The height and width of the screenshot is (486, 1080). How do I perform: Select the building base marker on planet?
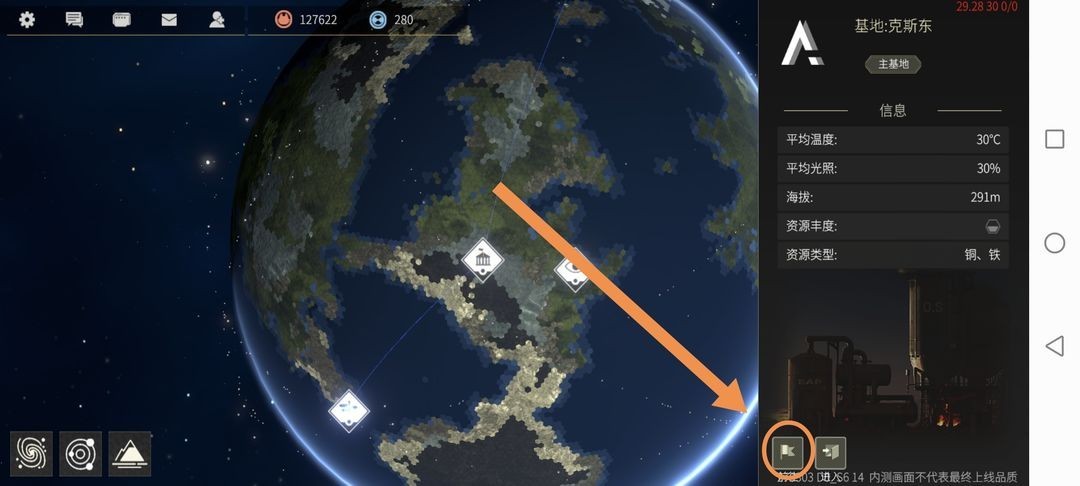483,260
